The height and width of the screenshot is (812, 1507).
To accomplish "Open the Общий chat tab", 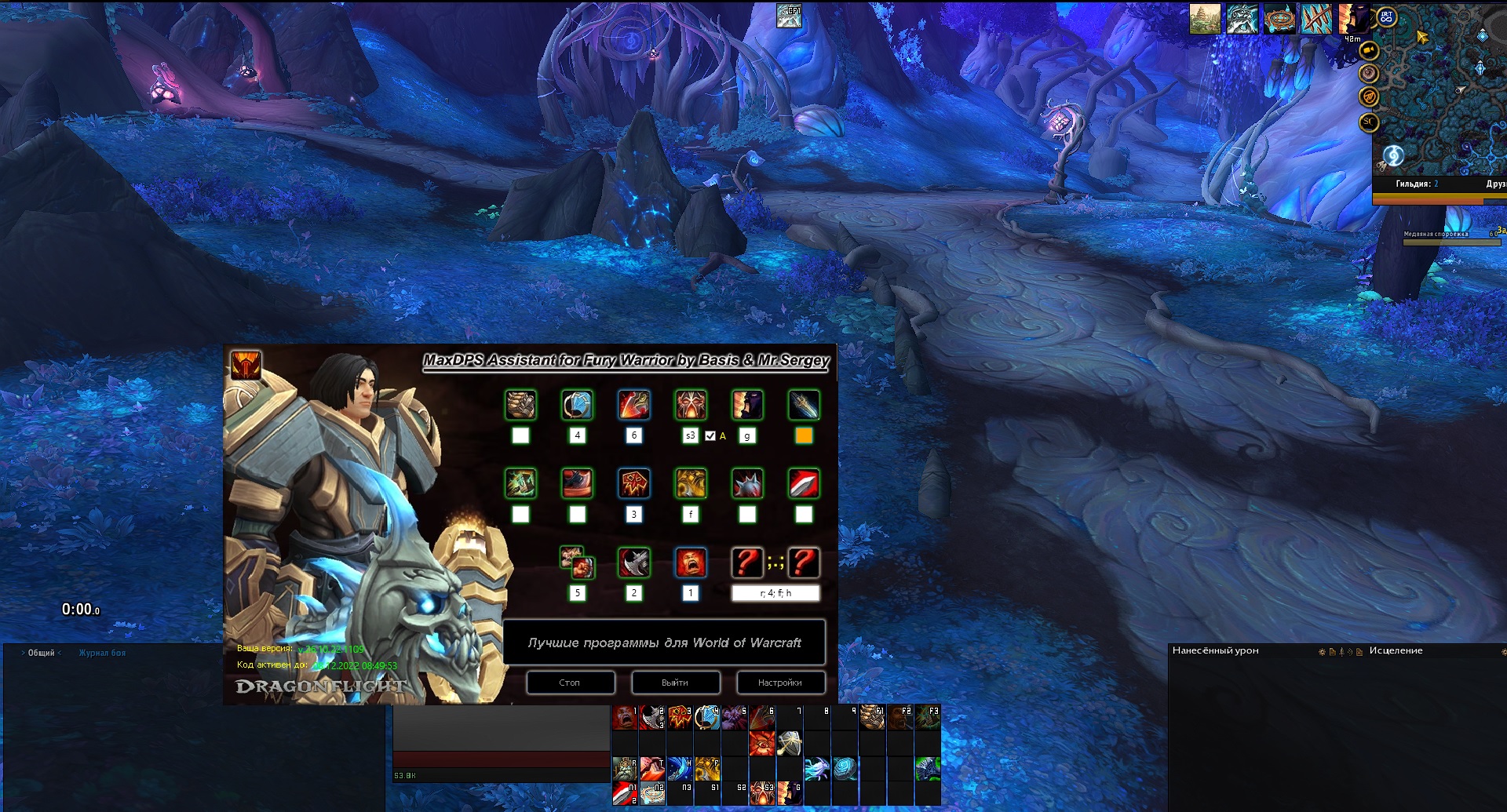I will tap(42, 653).
